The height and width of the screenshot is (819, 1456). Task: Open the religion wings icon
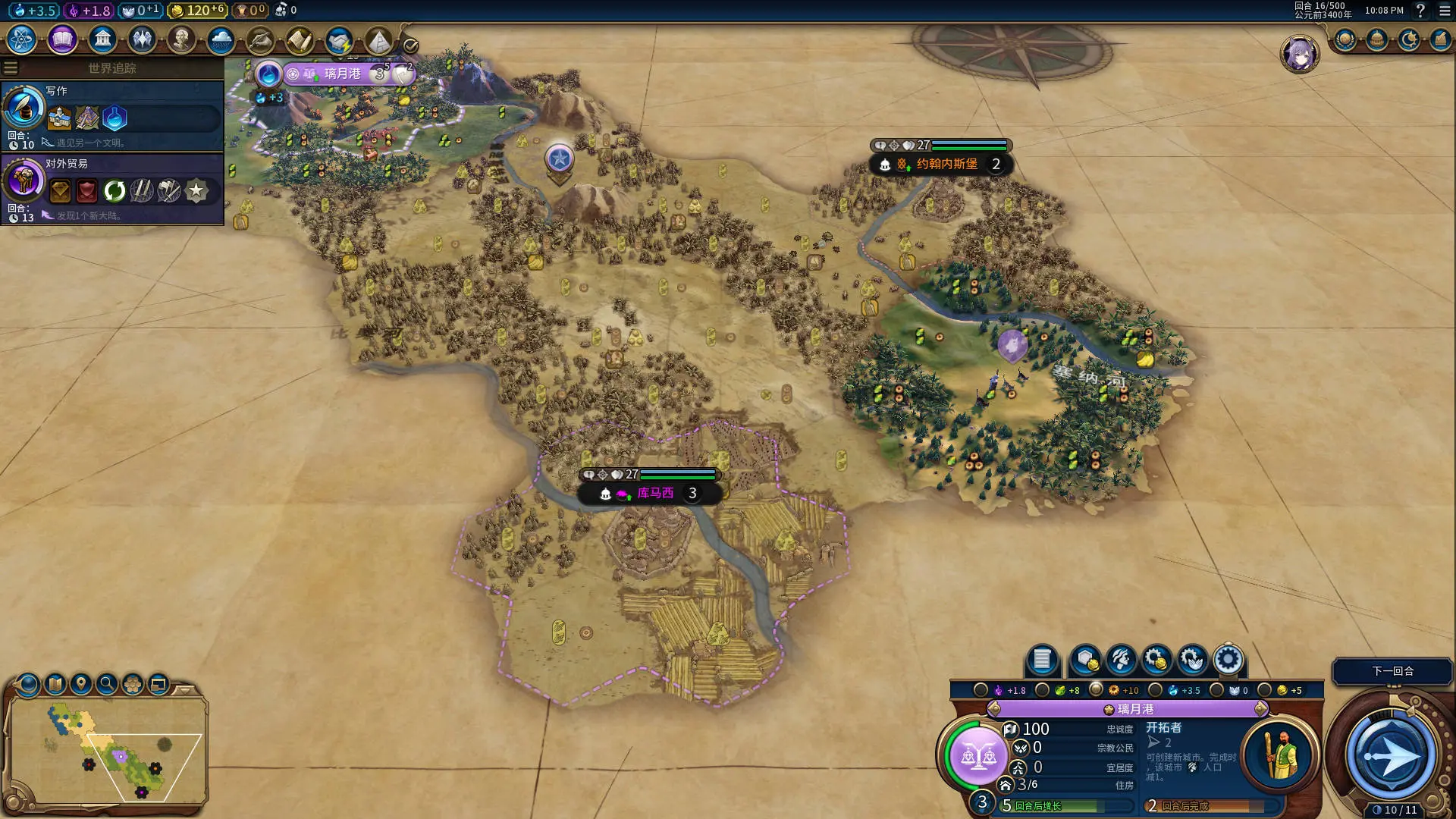tap(142, 39)
